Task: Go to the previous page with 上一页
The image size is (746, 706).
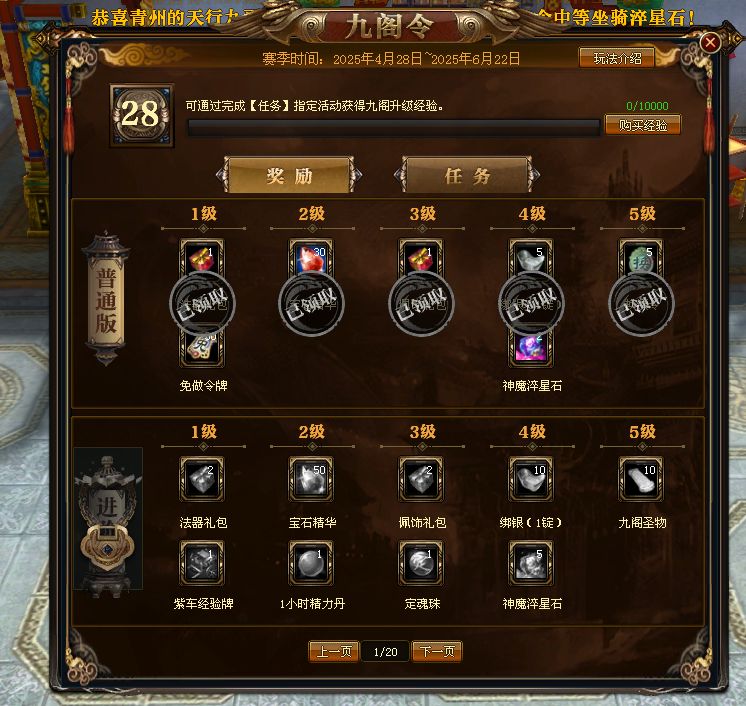Action: (x=333, y=652)
